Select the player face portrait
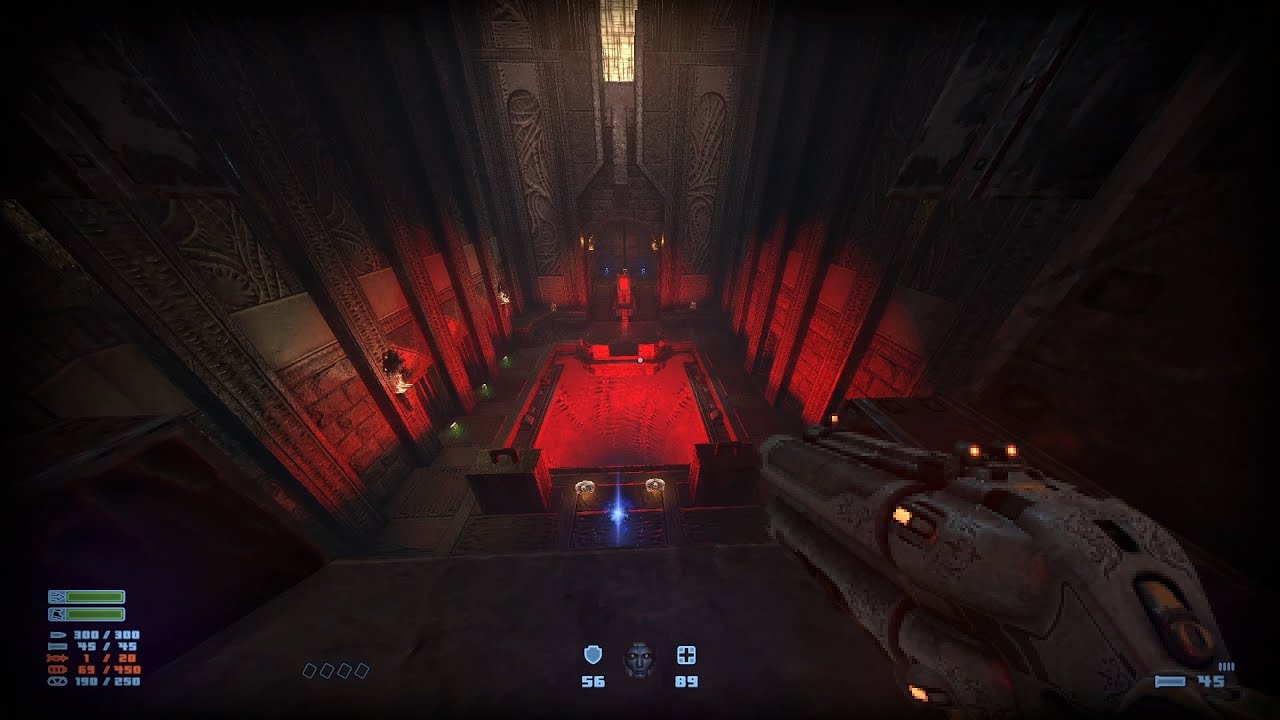1280x720 pixels. (x=638, y=659)
